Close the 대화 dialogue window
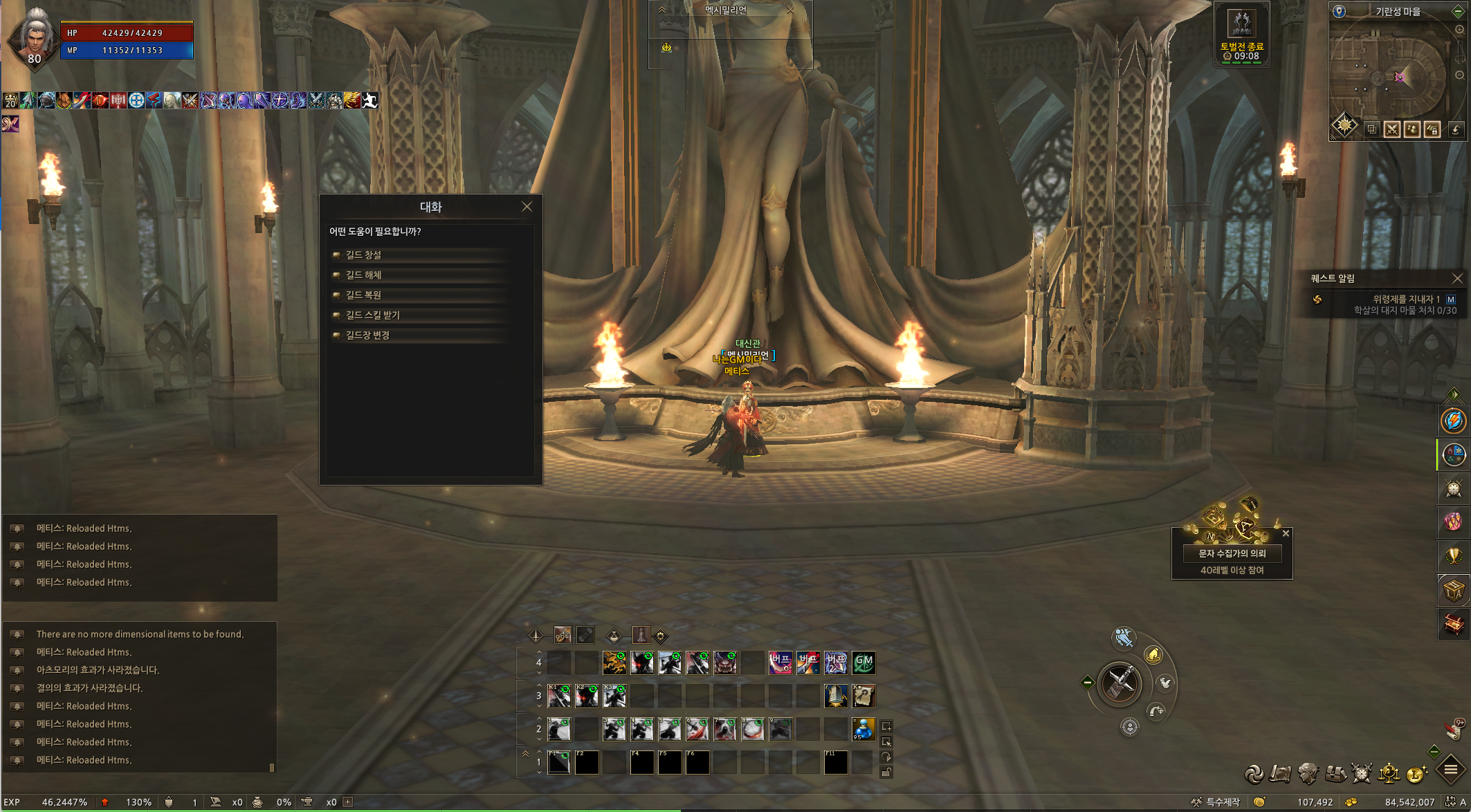Image resolution: width=1471 pixels, height=812 pixels. click(527, 207)
